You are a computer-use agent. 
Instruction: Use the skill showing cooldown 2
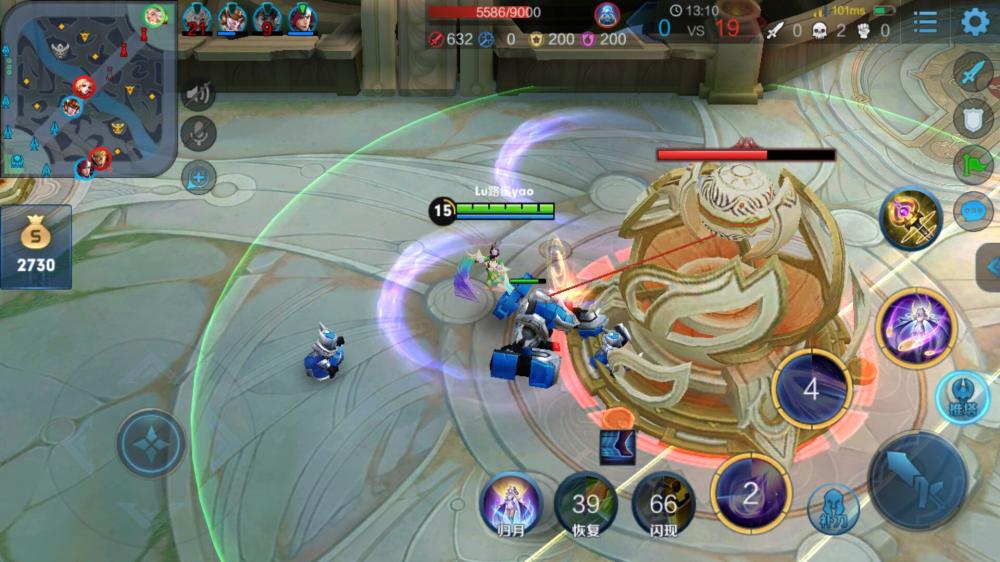click(x=751, y=492)
